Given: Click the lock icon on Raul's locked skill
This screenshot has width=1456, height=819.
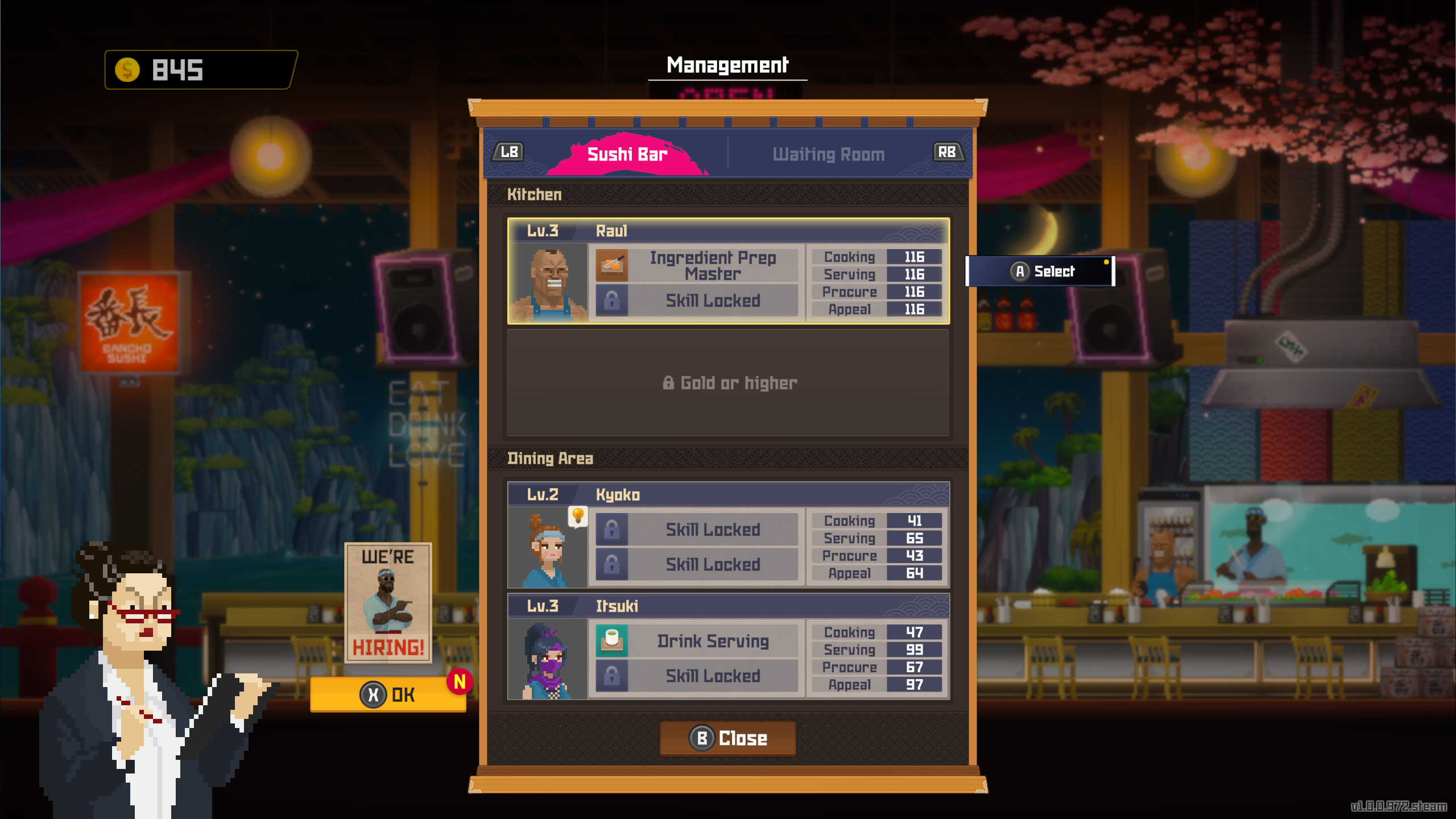Looking at the screenshot, I should [613, 301].
